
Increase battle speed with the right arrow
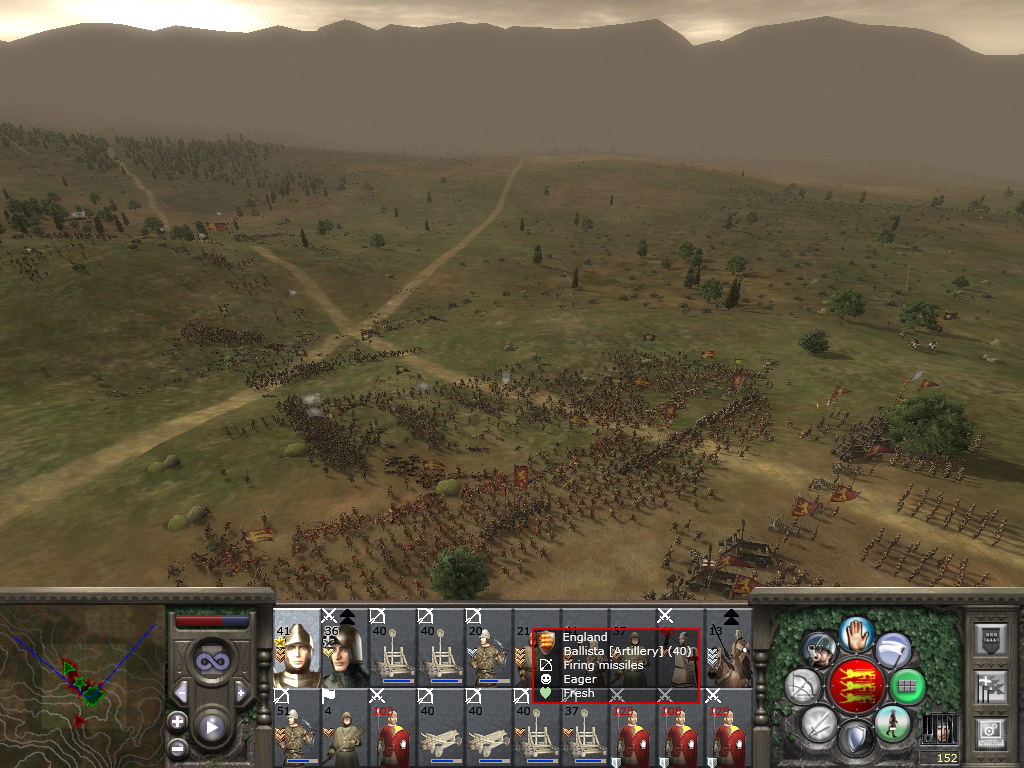[x=241, y=692]
